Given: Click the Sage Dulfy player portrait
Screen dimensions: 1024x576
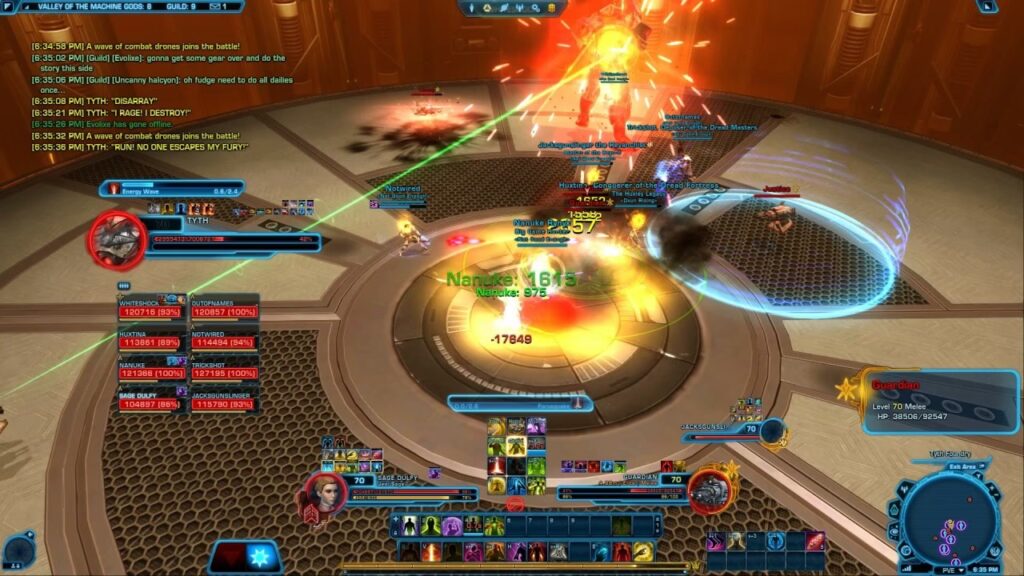Looking at the screenshot, I should (322, 490).
